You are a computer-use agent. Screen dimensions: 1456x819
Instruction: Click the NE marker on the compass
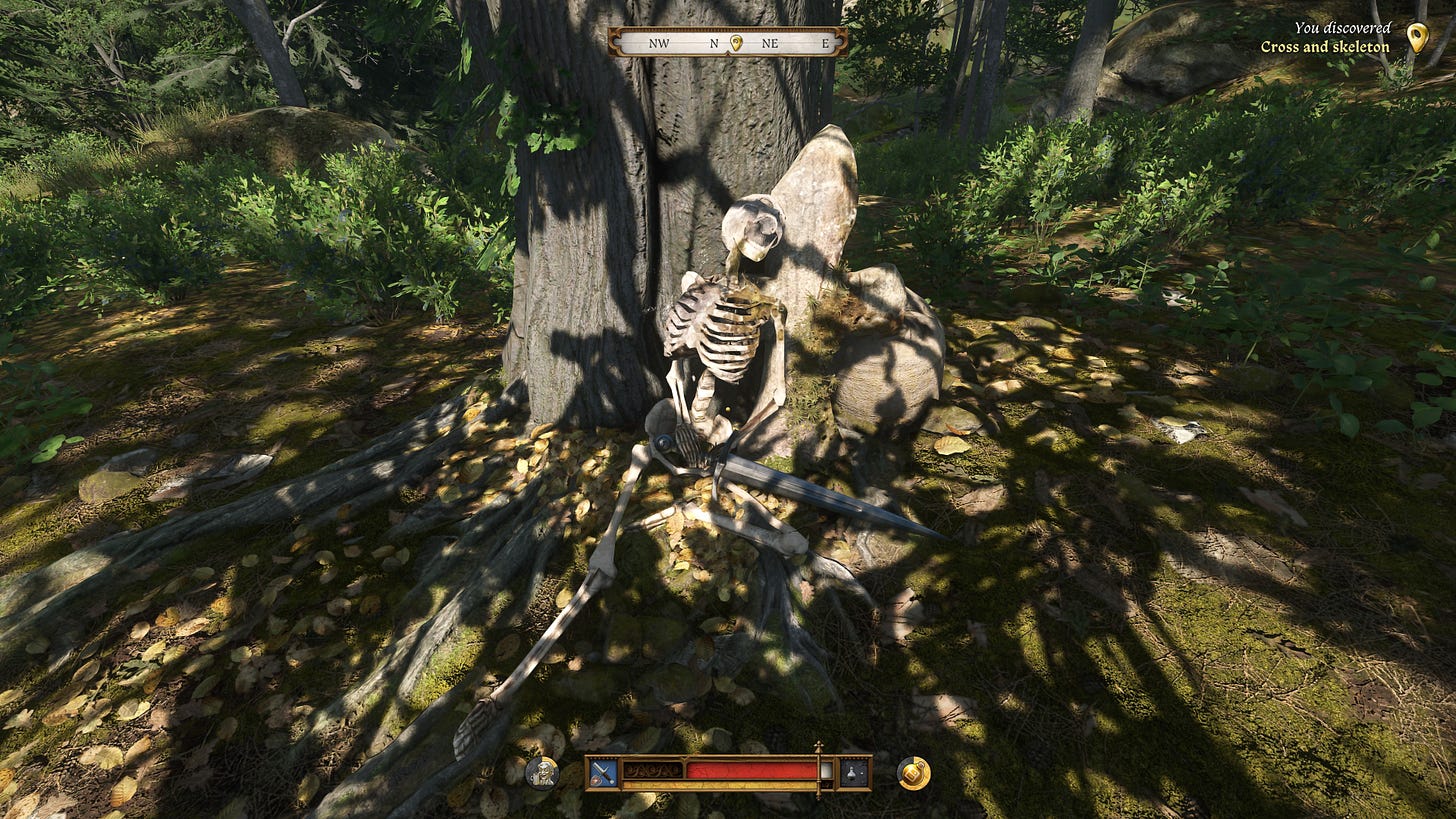769,44
